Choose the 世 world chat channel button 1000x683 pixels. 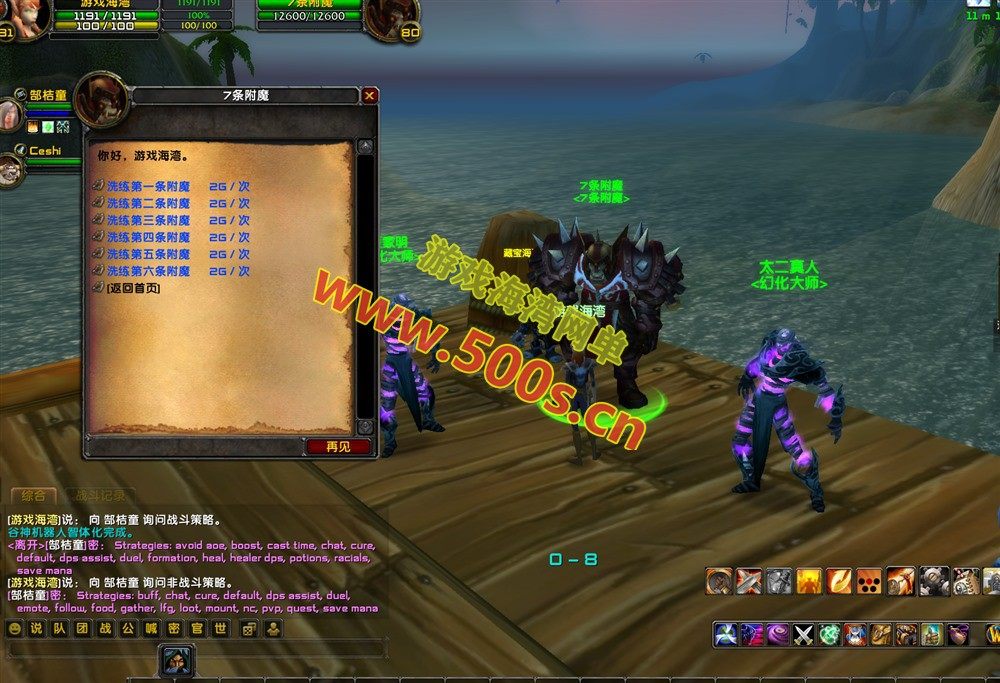pos(220,629)
